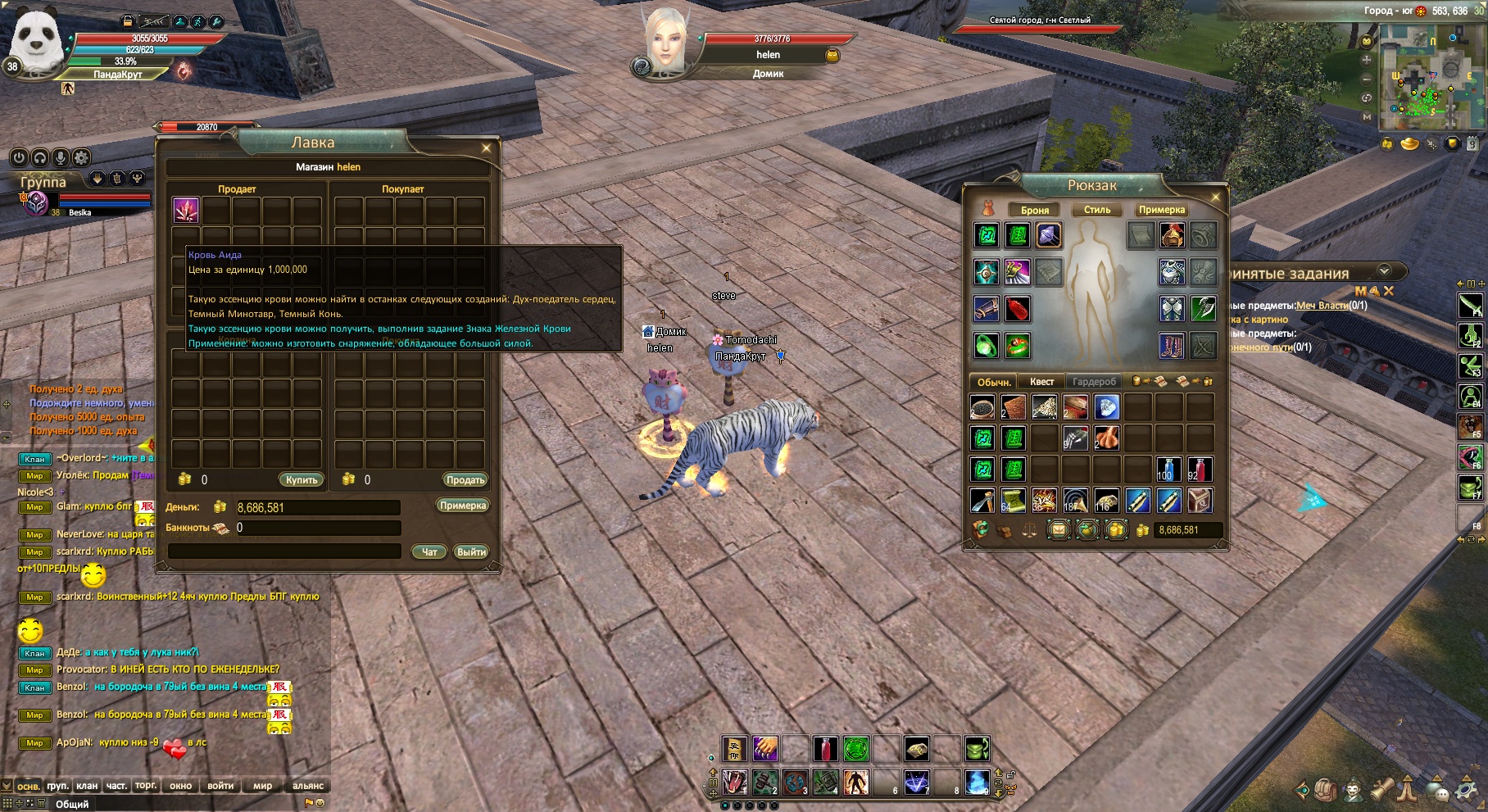Switch to the Стиль equipment tab
Image resolution: width=1488 pixels, height=812 pixels.
coord(1097,210)
